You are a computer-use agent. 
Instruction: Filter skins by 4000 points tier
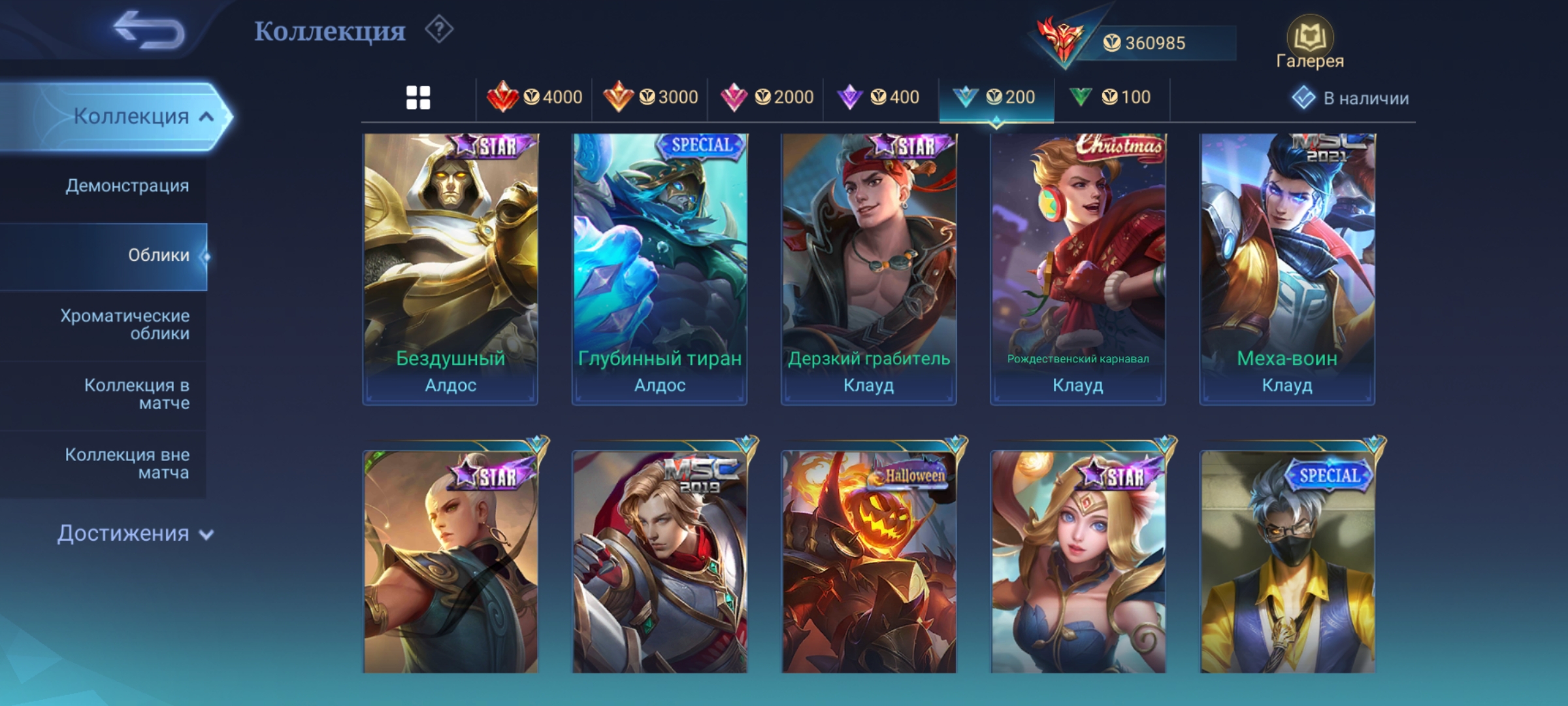534,98
